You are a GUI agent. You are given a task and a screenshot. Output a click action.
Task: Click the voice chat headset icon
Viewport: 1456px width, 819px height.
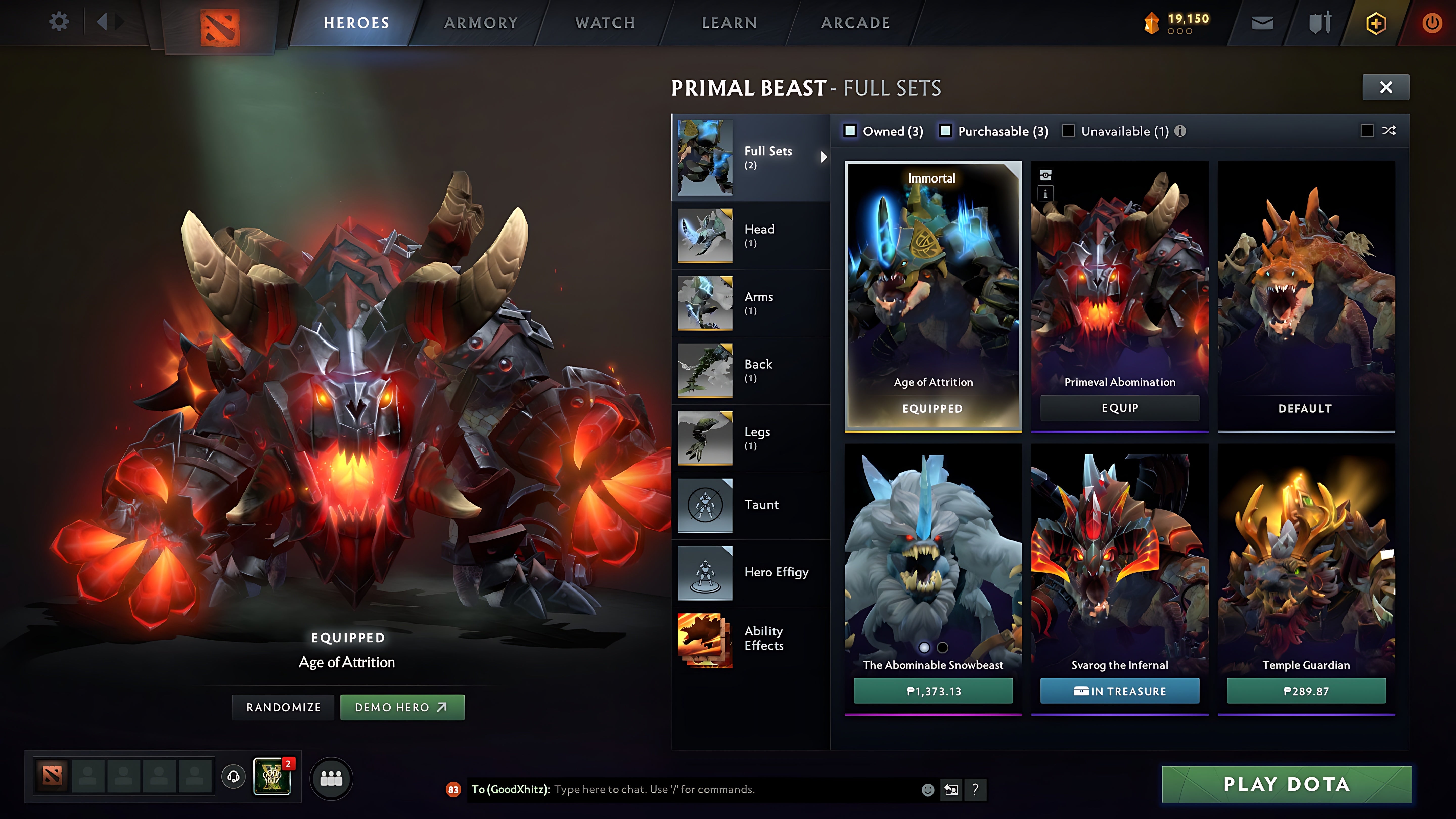pos(233,777)
